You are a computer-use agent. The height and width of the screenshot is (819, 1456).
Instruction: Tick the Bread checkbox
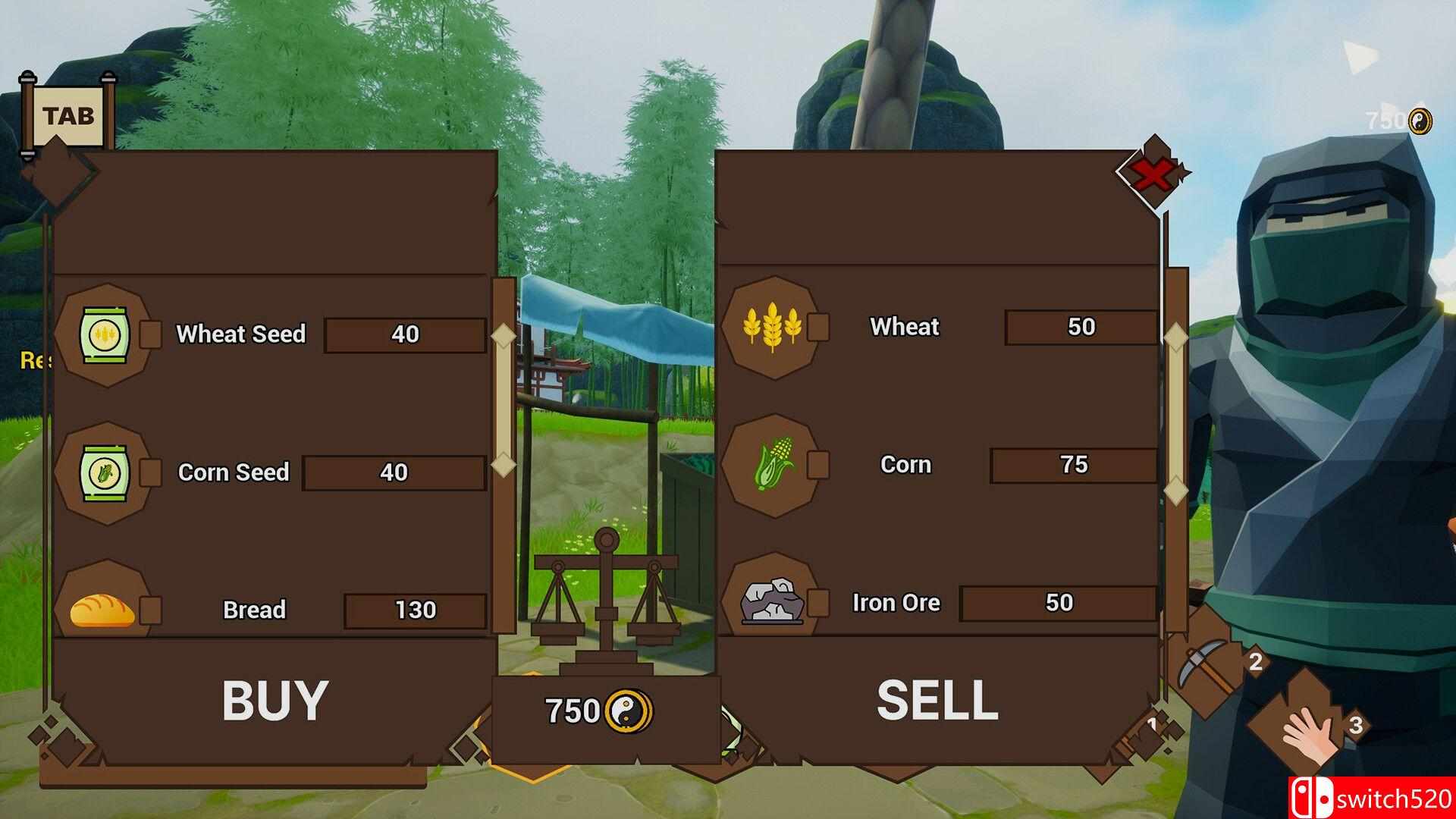point(150,610)
